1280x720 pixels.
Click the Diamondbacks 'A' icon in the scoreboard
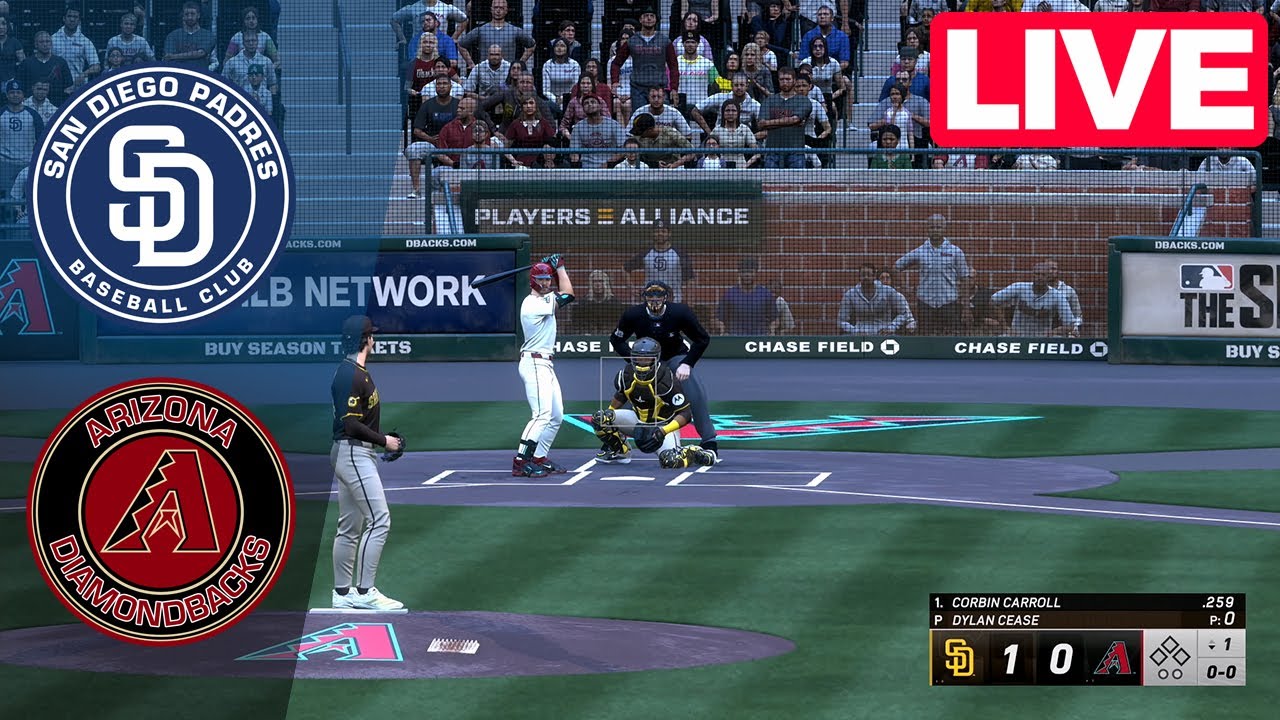pyautogui.click(x=1114, y=657)
